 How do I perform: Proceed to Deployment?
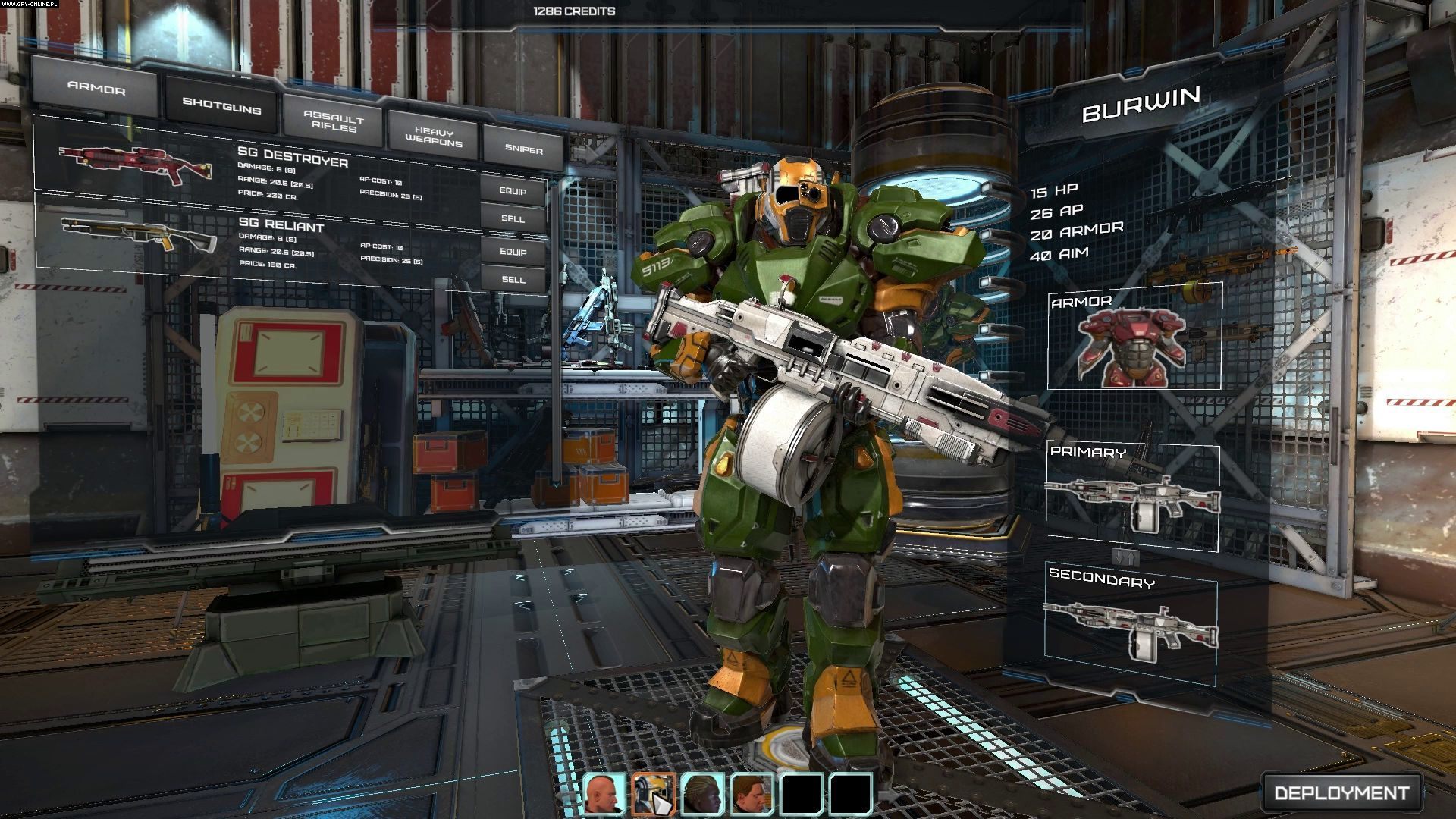[x=1341, y=792]
